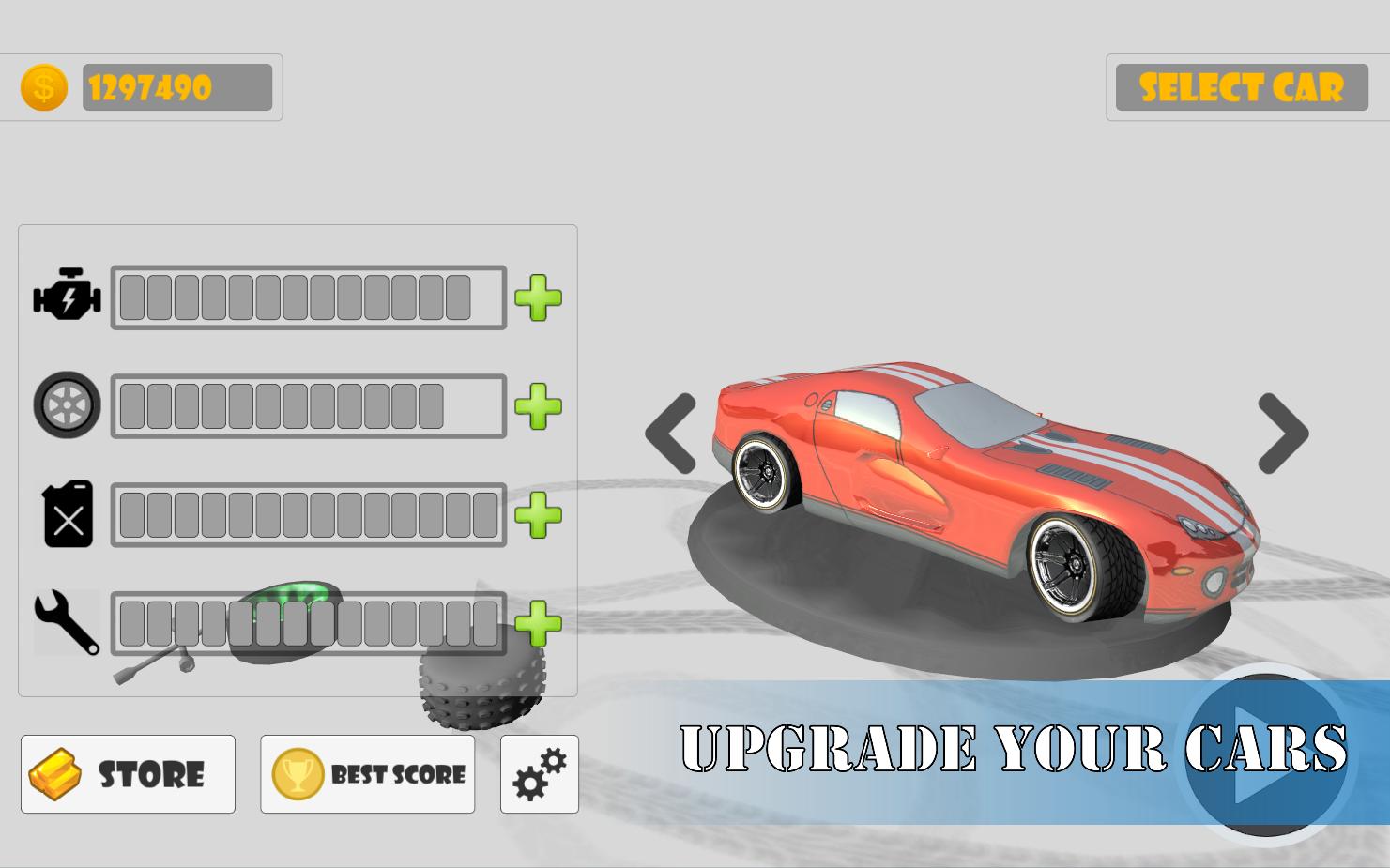Upgrade the tires with their plus button
This screenshot has height=868, width=1390.
(537, 405)
